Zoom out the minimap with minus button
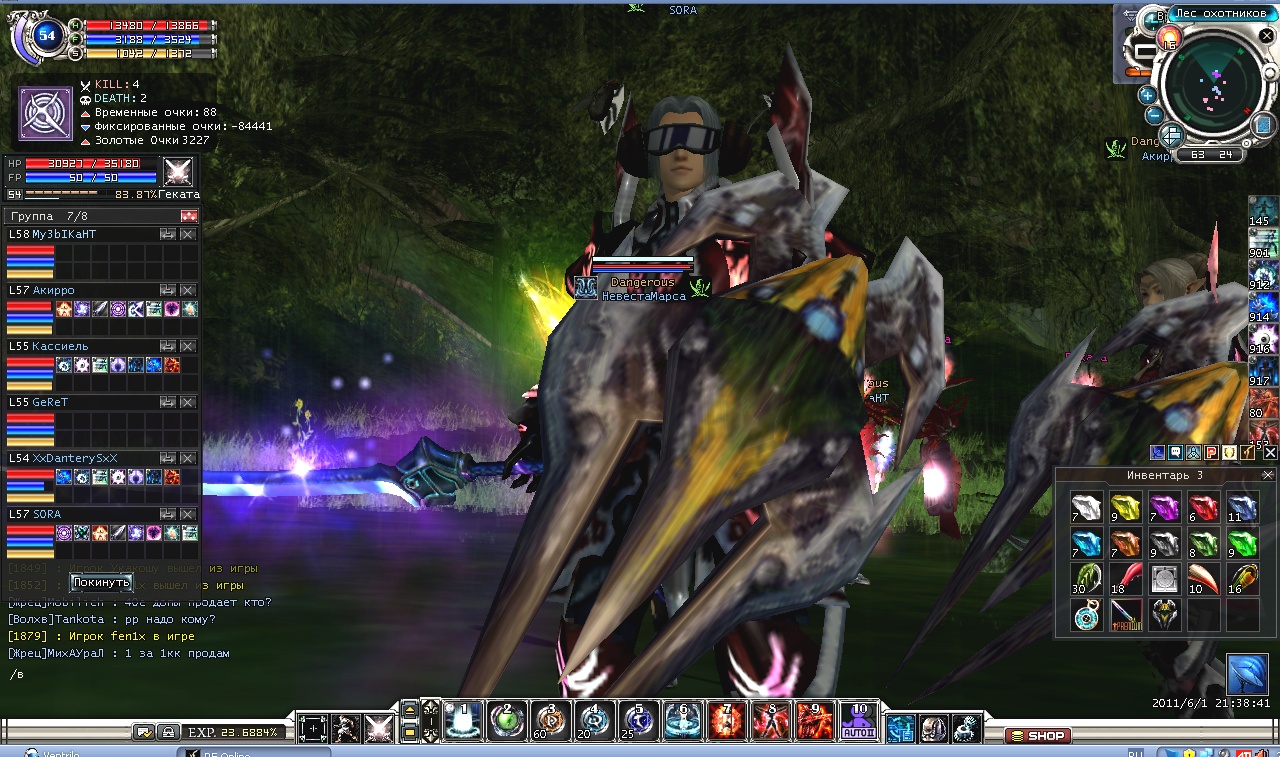1280x757 pixels. pos(1153,114)
